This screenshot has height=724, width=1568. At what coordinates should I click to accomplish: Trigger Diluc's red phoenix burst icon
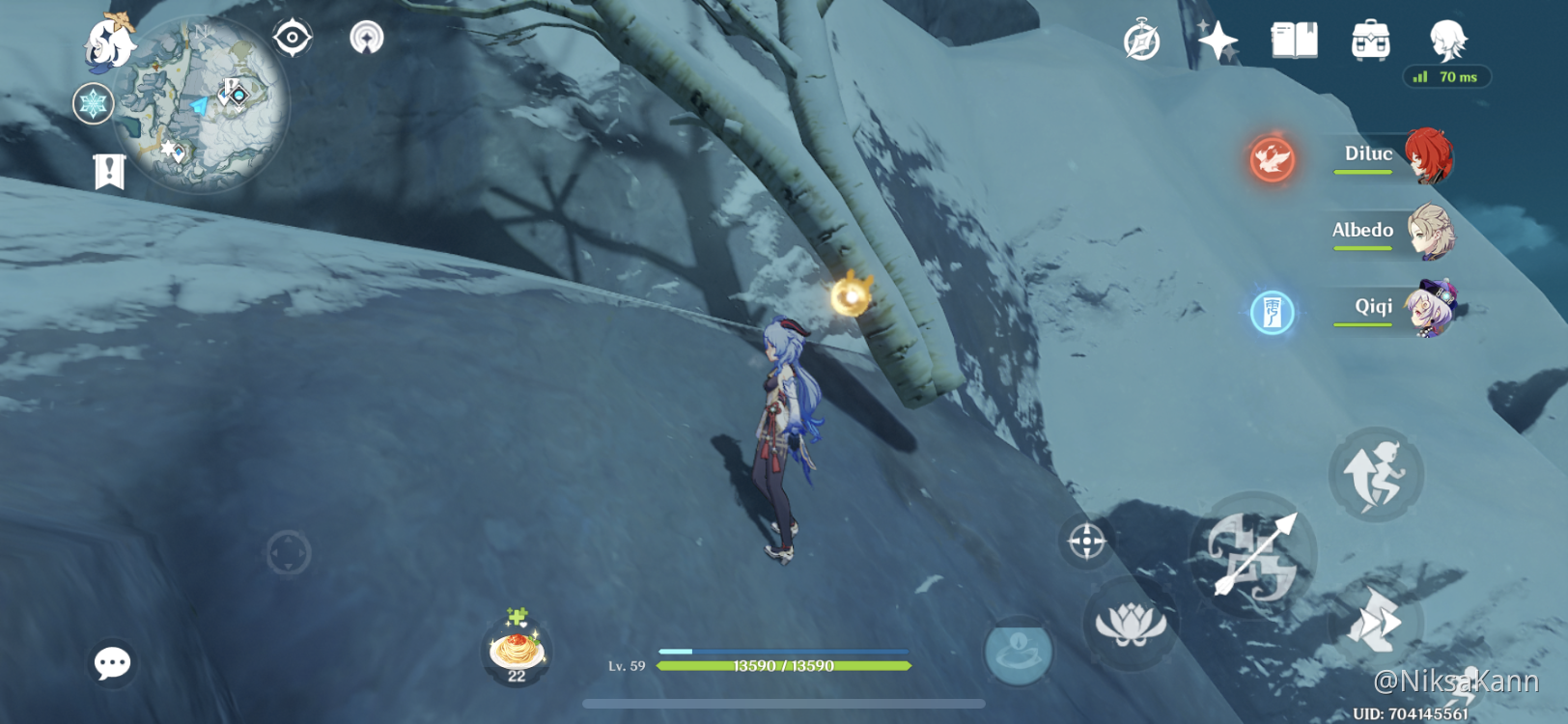point(1272,158)
